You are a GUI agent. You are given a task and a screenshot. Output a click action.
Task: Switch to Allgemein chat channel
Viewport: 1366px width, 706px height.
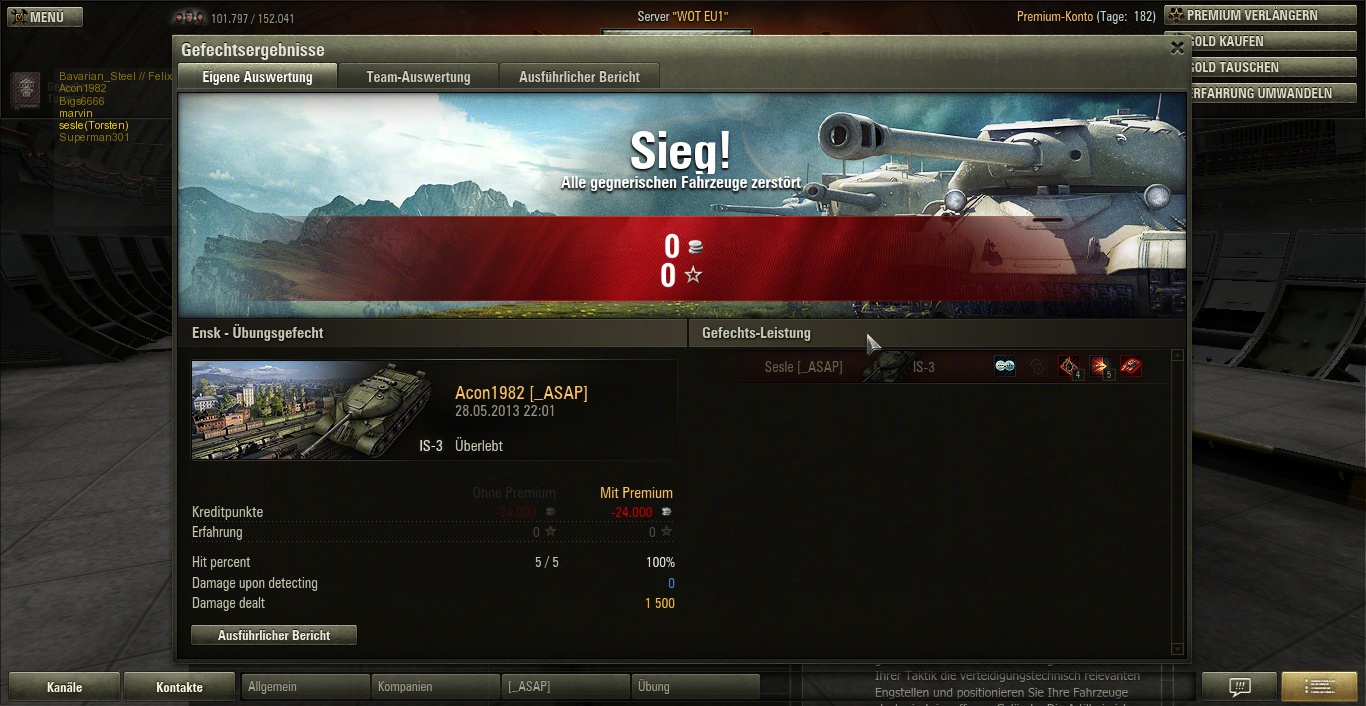pos(306,687)
